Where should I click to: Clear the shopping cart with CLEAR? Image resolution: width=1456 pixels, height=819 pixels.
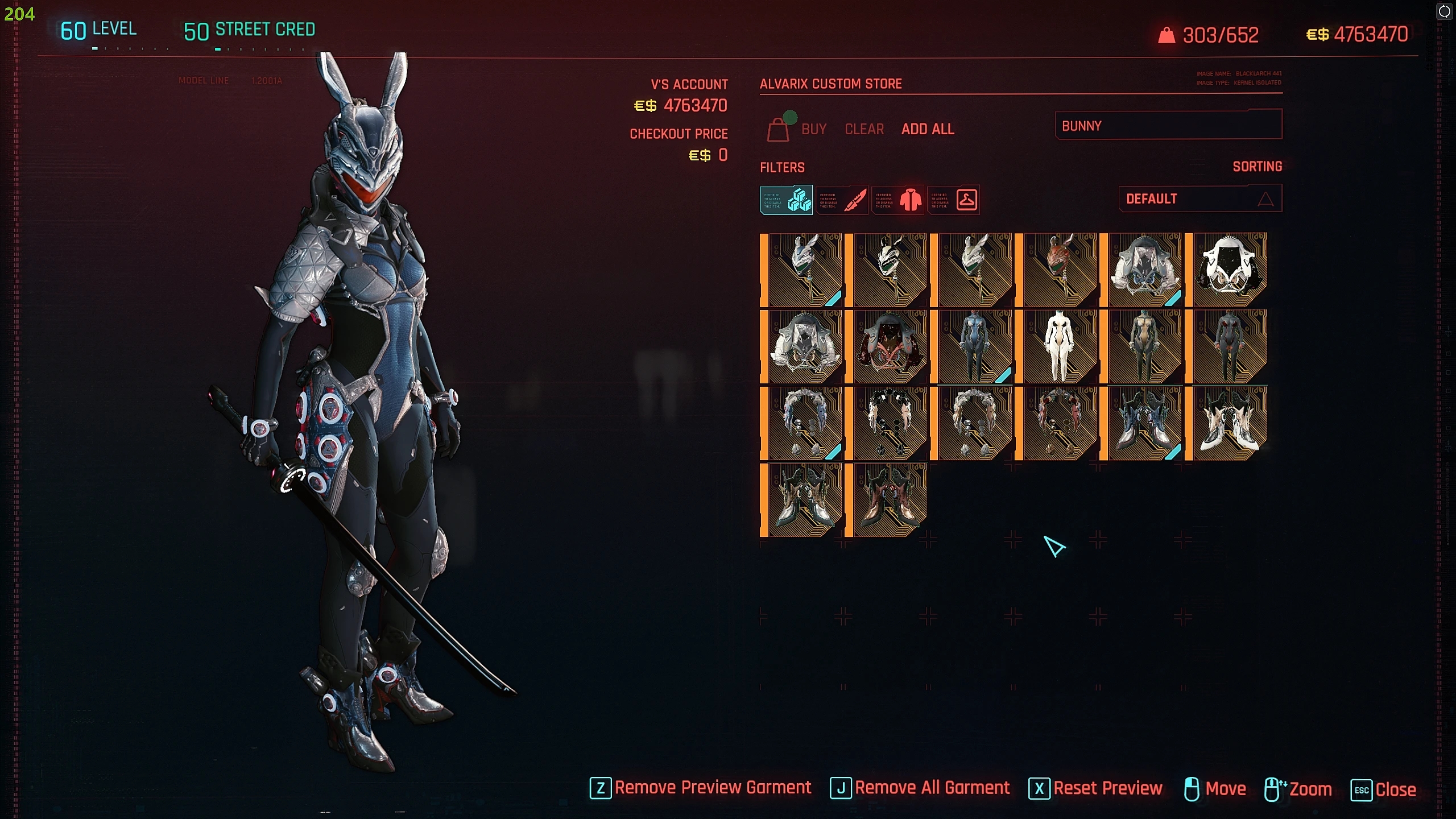(864, 130)
